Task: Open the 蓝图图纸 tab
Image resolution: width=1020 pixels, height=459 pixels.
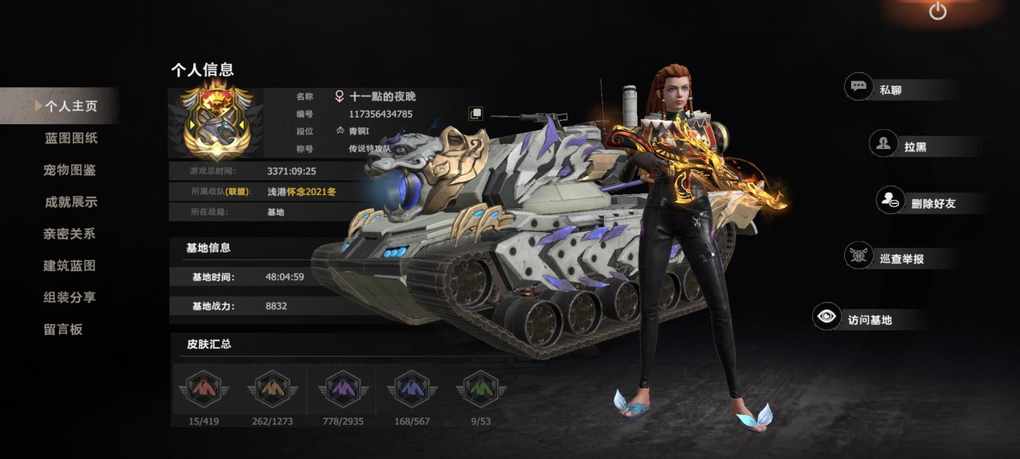Action: [71, 138]
